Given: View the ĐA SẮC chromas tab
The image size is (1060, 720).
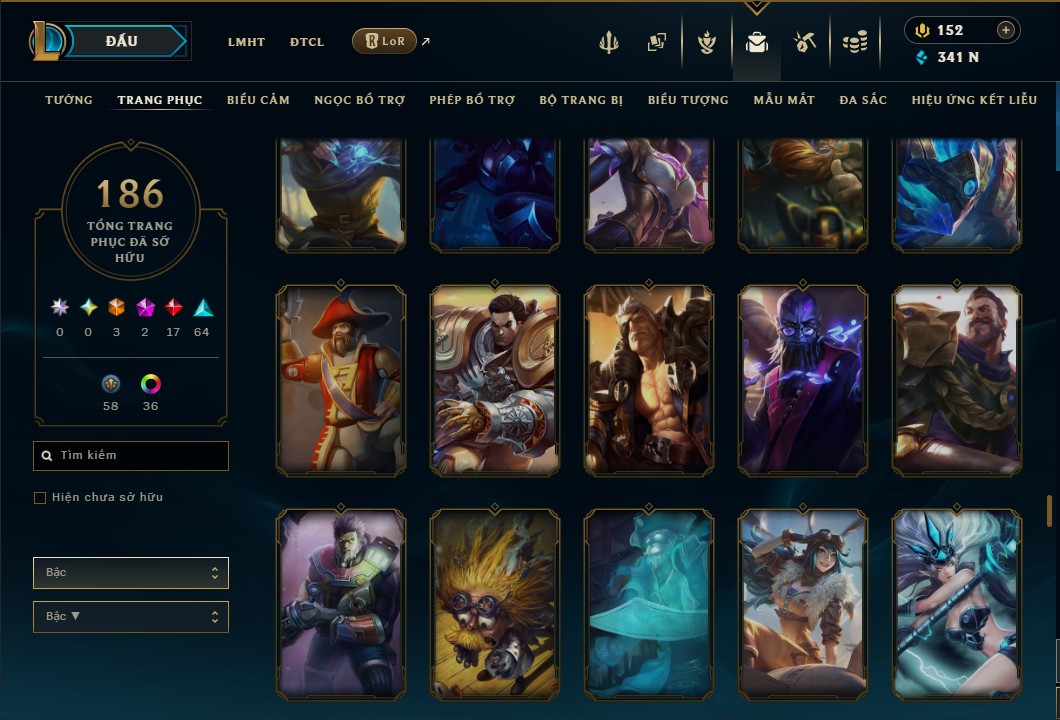Looking at the screenshot, I should [863, 100].
